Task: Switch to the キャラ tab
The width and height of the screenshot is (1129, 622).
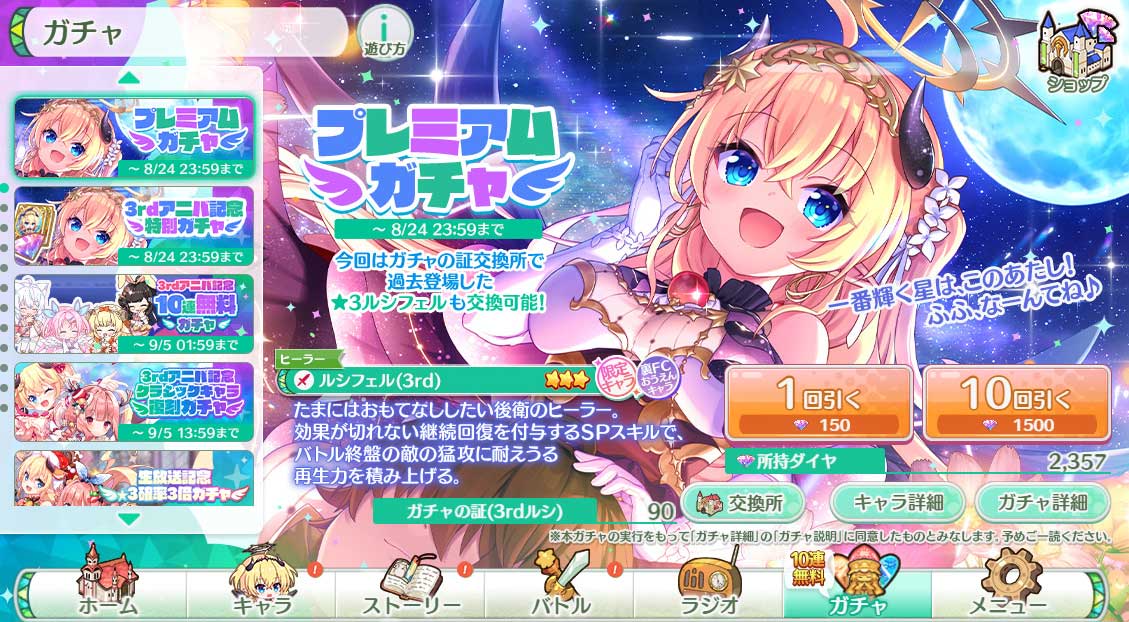Action: (x=260, y=592)
